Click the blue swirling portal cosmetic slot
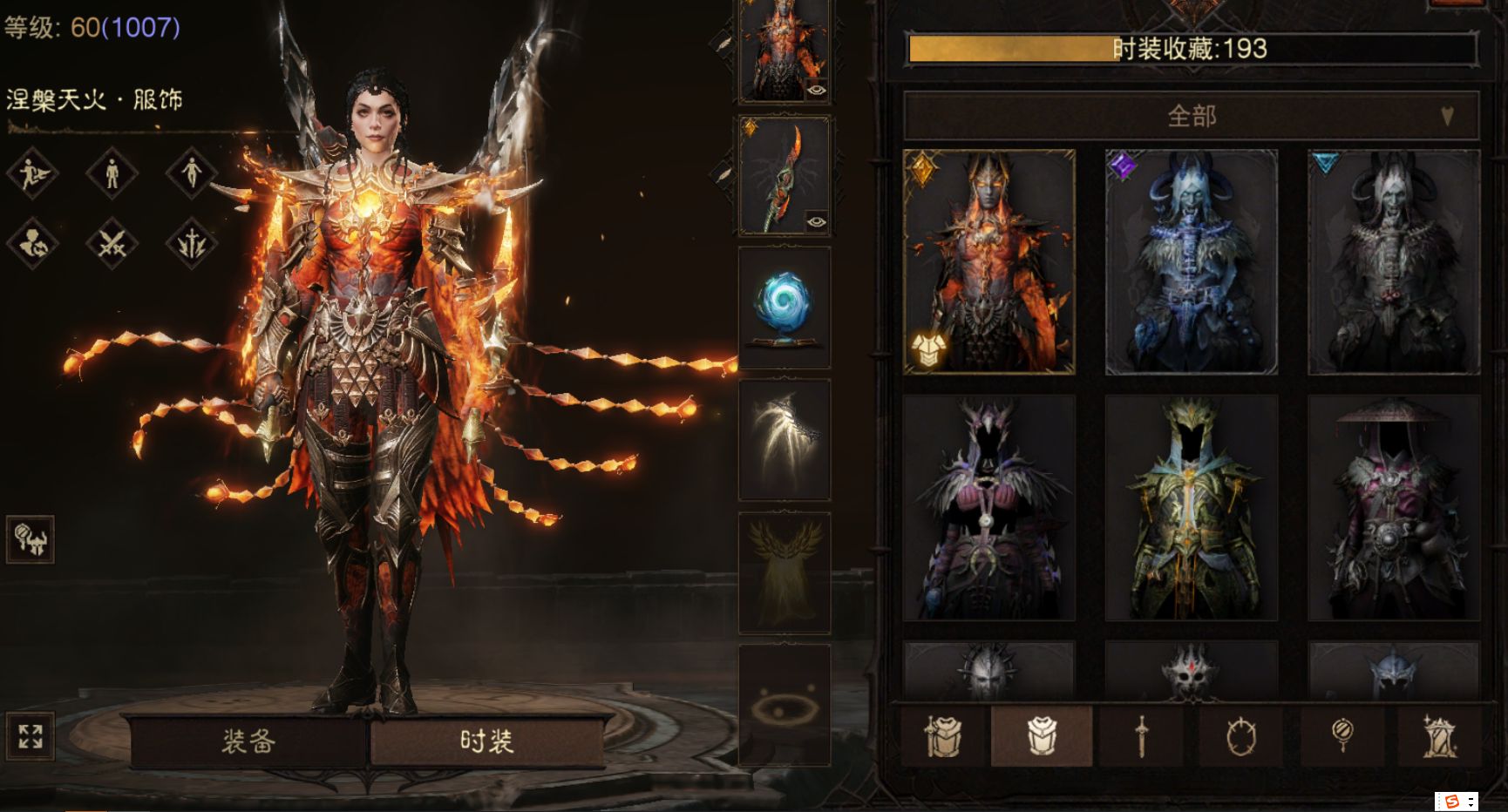Screen dimensions: 1508x812 785,307
